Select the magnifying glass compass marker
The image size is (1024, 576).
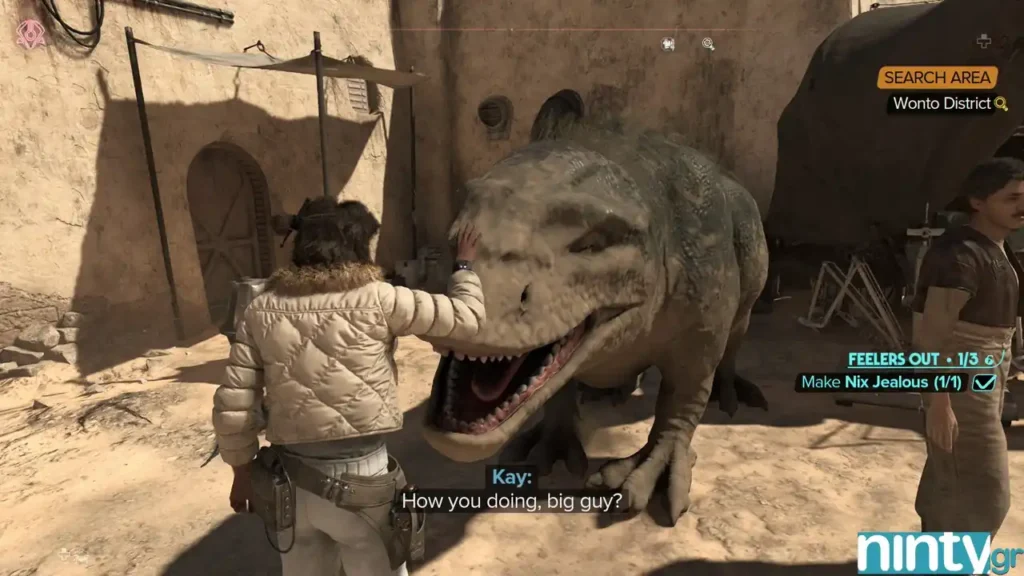[x=708, y=44]
